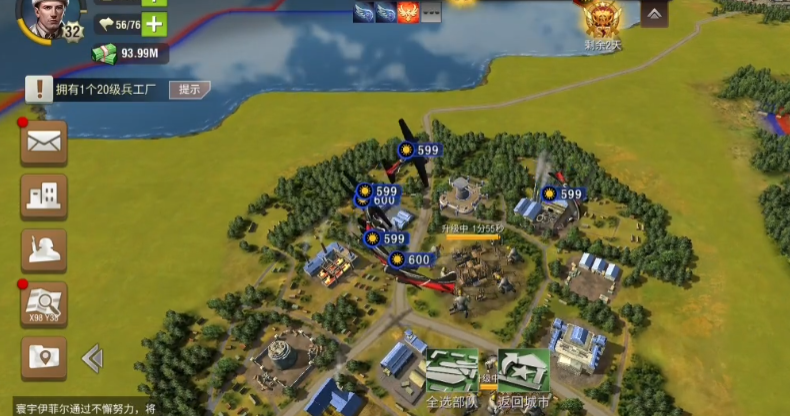Open the mail envelope inbox
The image size is (790, 416).
[44, 142]
